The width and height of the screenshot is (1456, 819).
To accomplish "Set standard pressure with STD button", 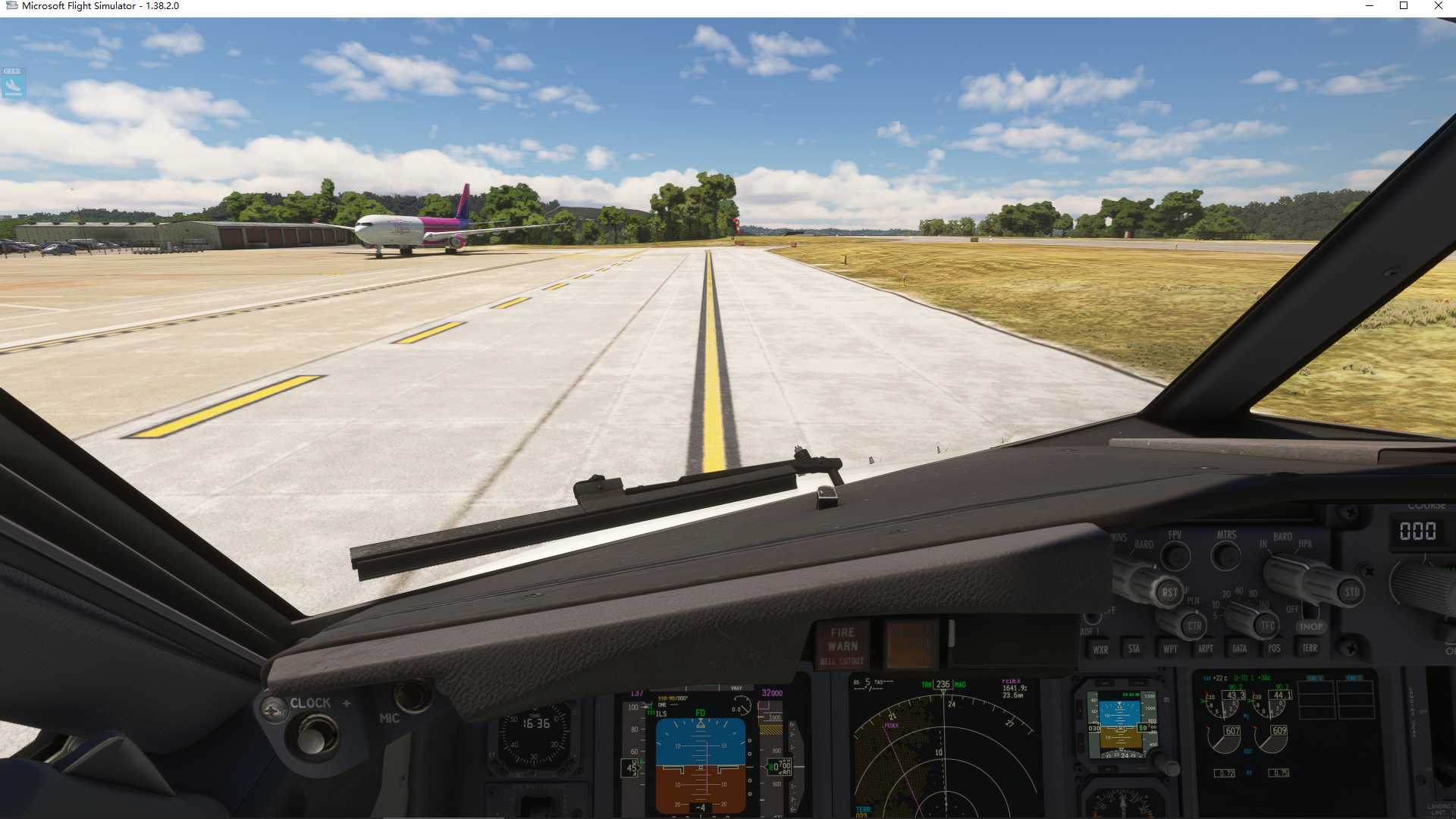I will (1351, 591).
